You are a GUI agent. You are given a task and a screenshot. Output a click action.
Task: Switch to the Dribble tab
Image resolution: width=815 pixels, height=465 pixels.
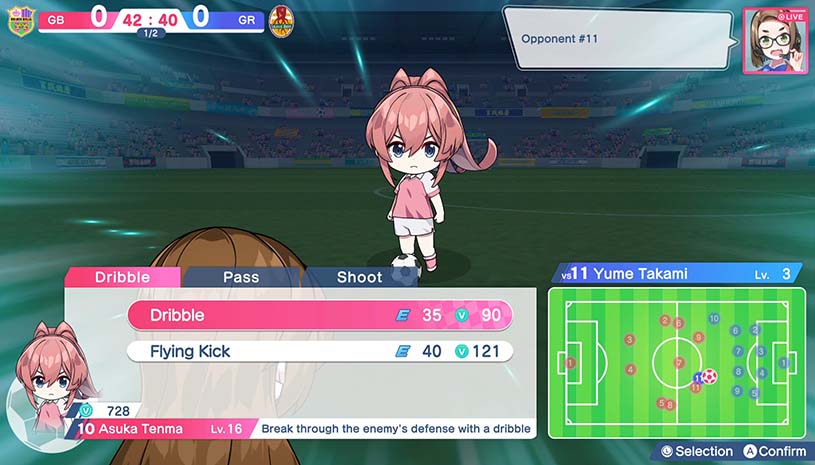pos(122,277)
